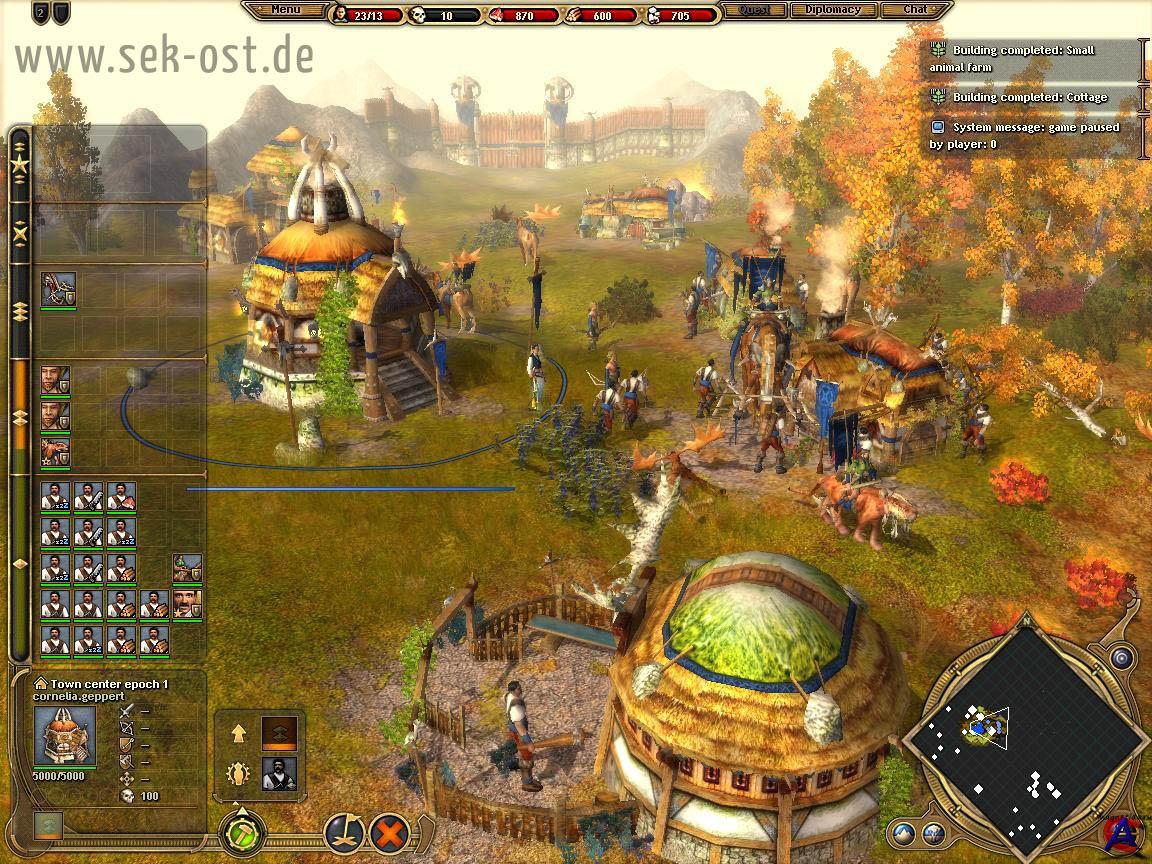
Task: Set a rally point with the flag button
Action: tap(341, 832)
